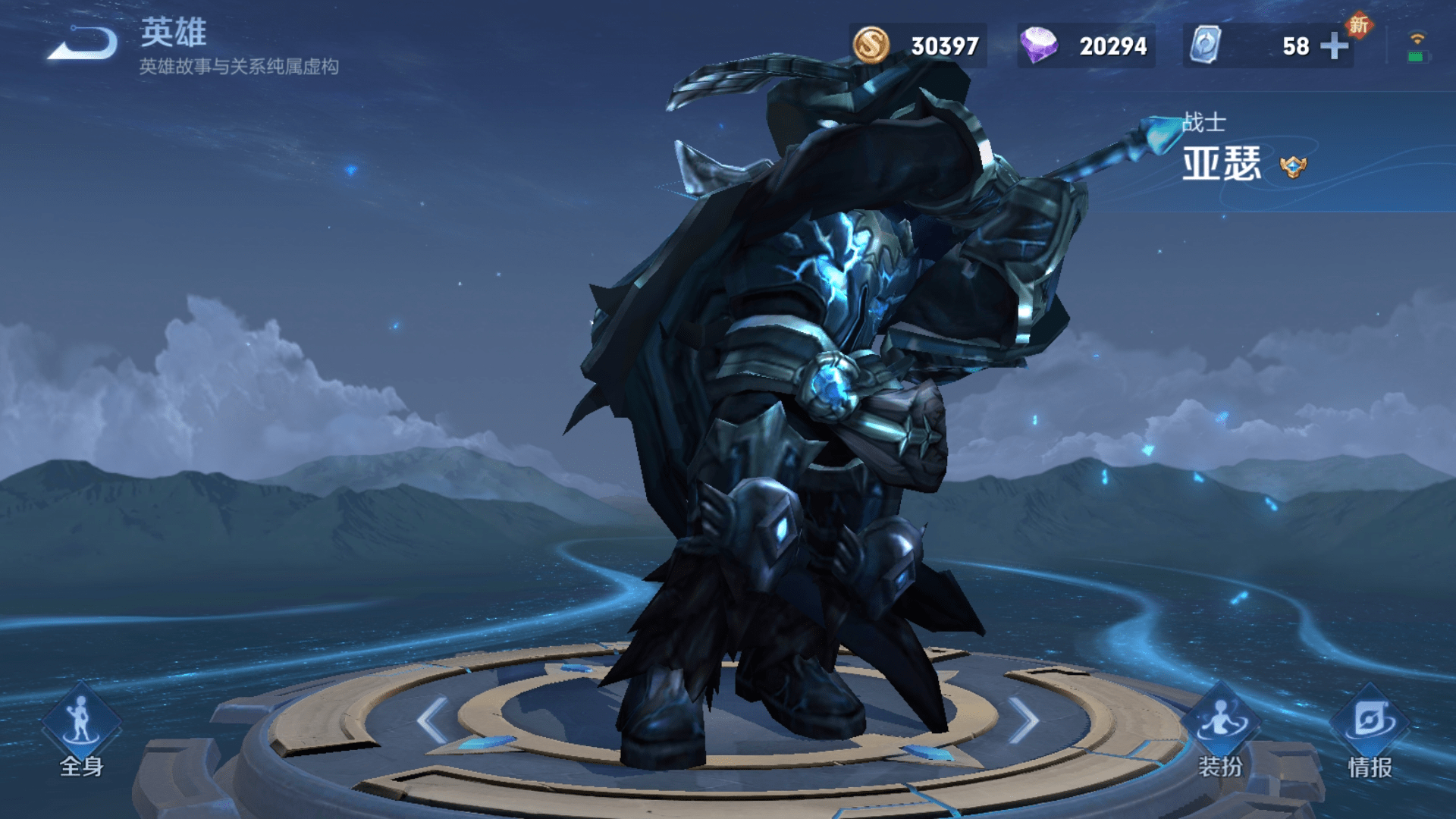Click the badge icon beside 亚瑟
The image size is (1456, 819).
point(1293,166)
